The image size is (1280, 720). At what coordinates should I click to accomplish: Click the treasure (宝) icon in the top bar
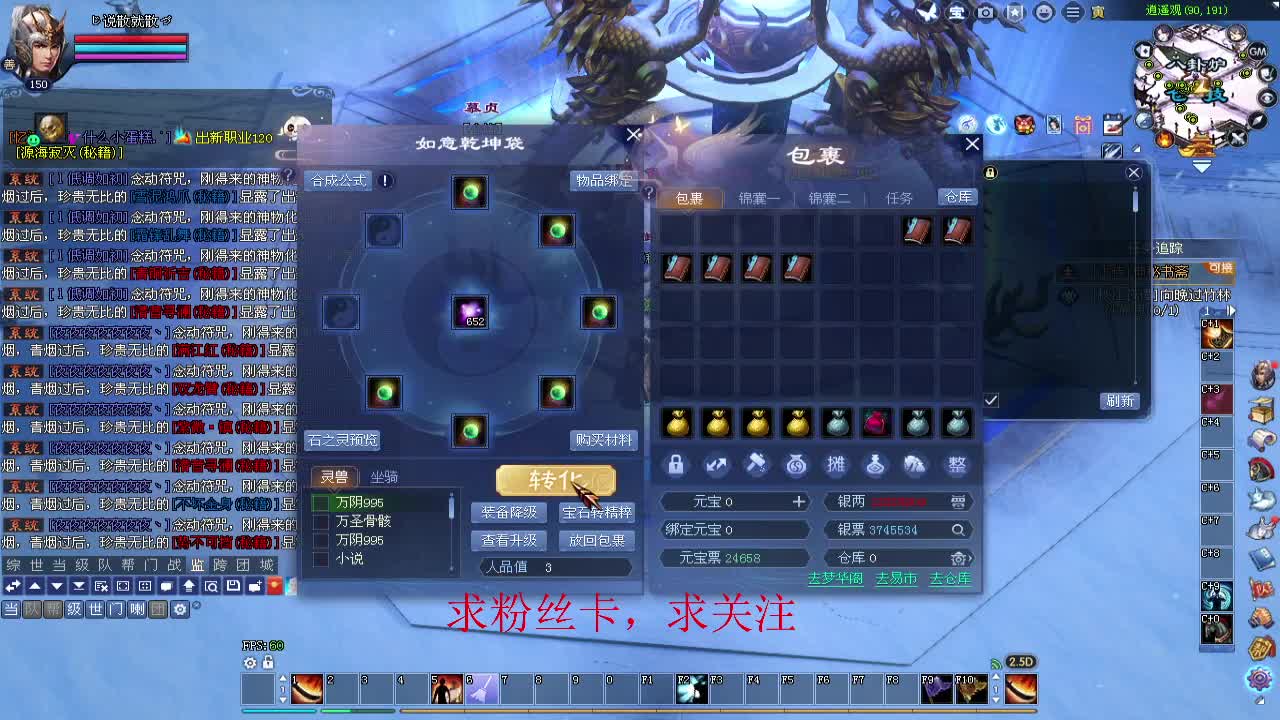956,13
